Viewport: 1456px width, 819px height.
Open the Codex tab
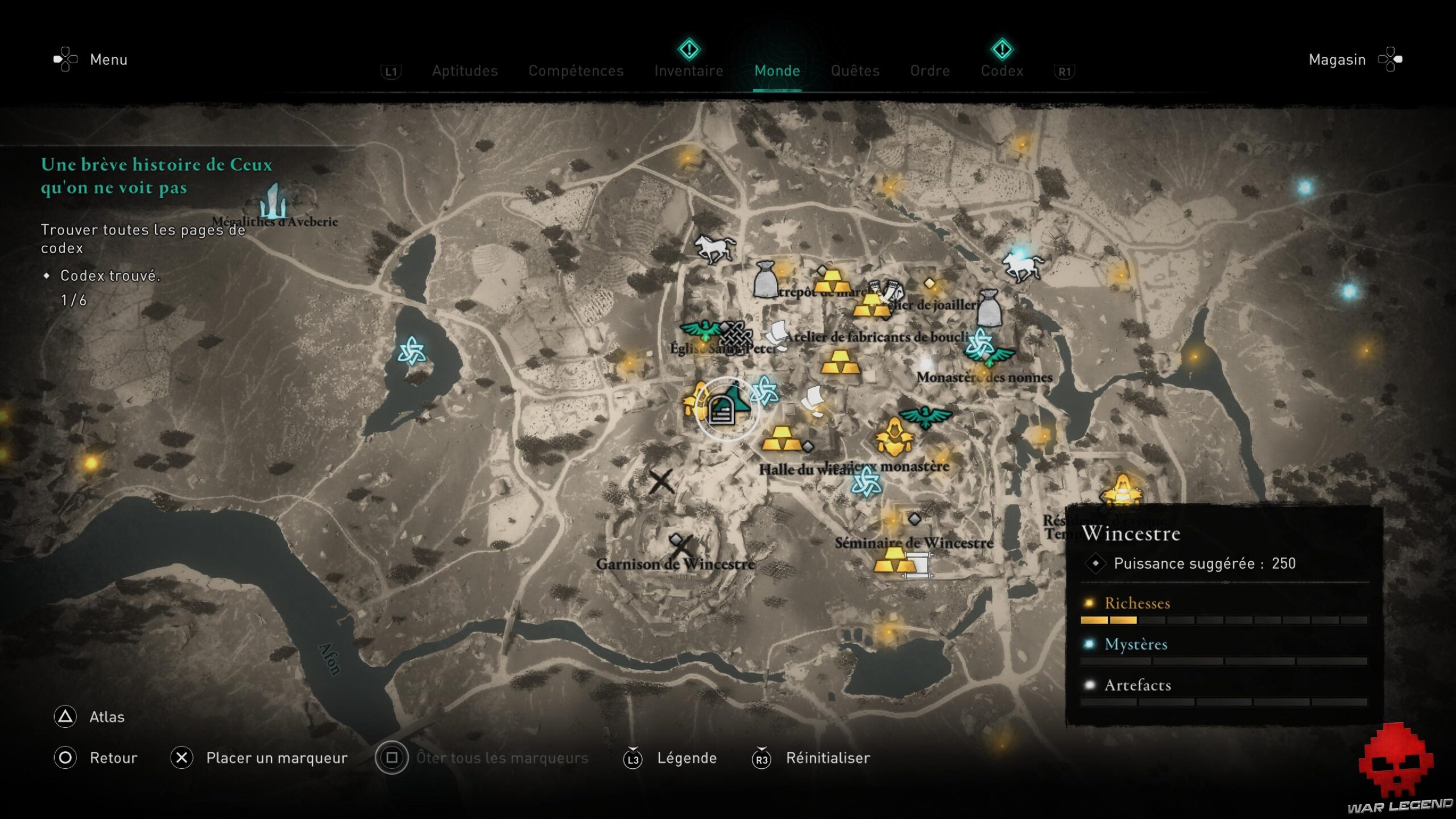(1002, 71)
